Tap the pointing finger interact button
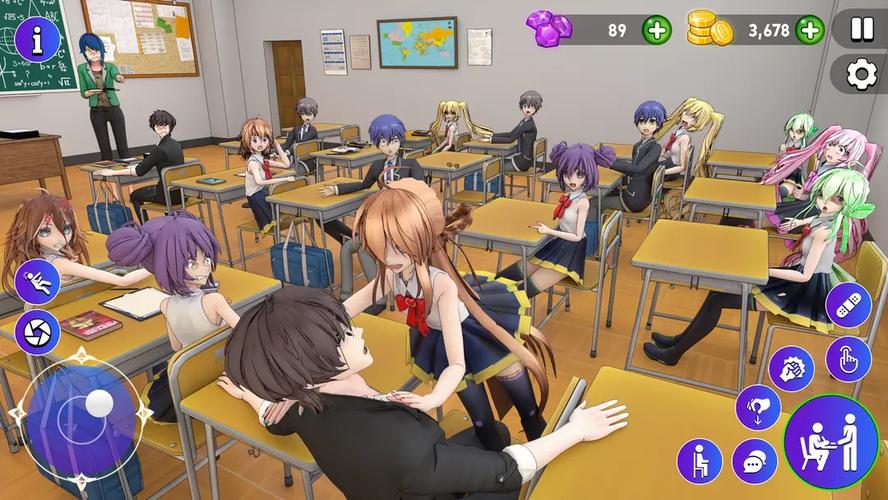 tap(848, 359)
